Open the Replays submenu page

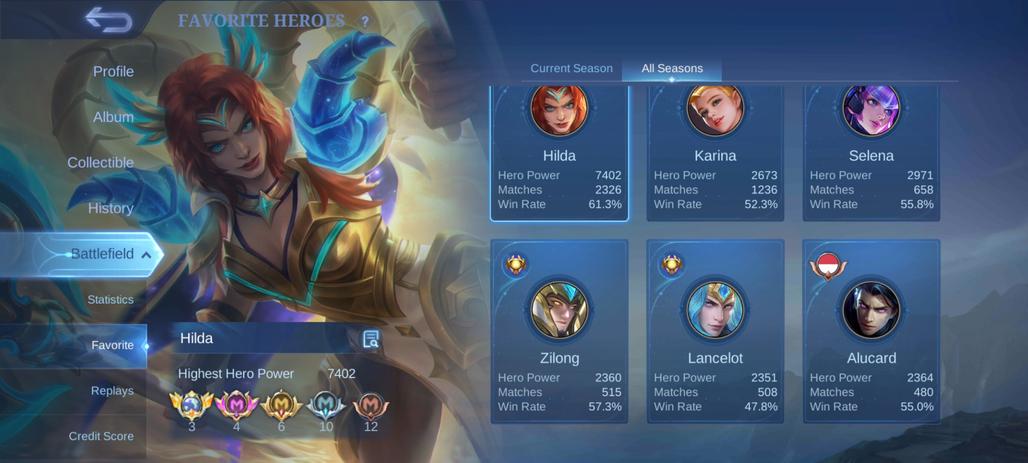point(112,390)
